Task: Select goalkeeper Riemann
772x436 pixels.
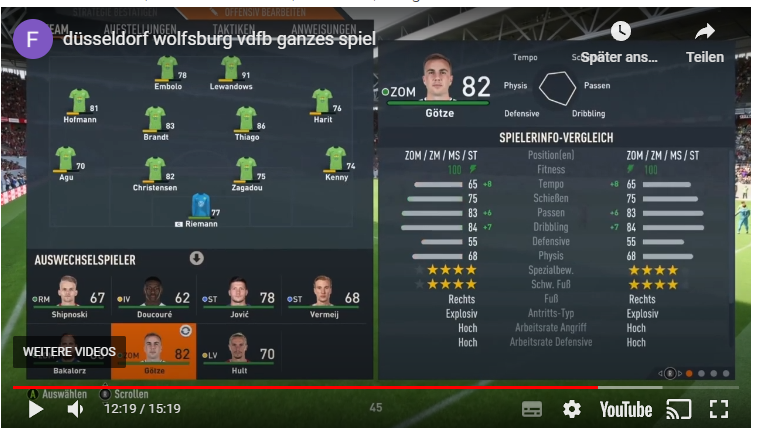Action: [x=201, y=209]
